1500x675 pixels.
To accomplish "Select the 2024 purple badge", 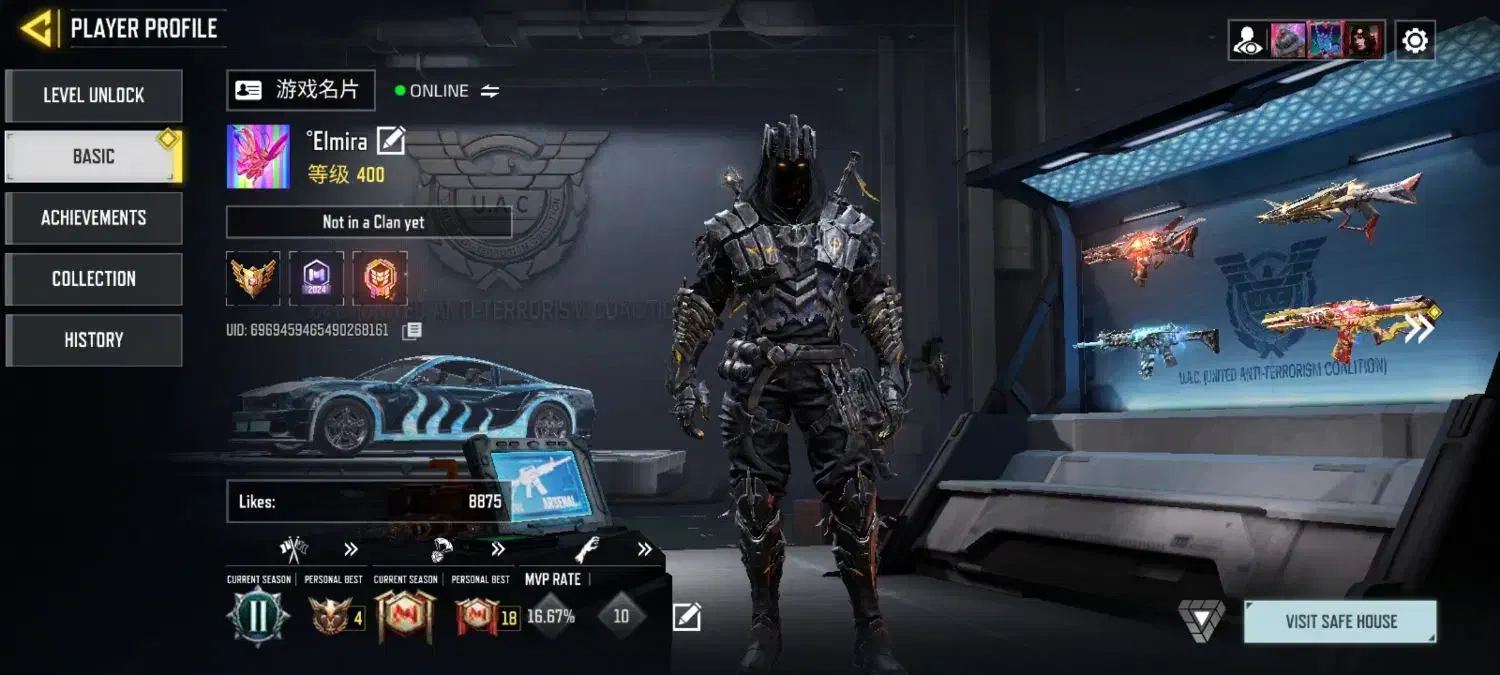I will pos(316,278).
